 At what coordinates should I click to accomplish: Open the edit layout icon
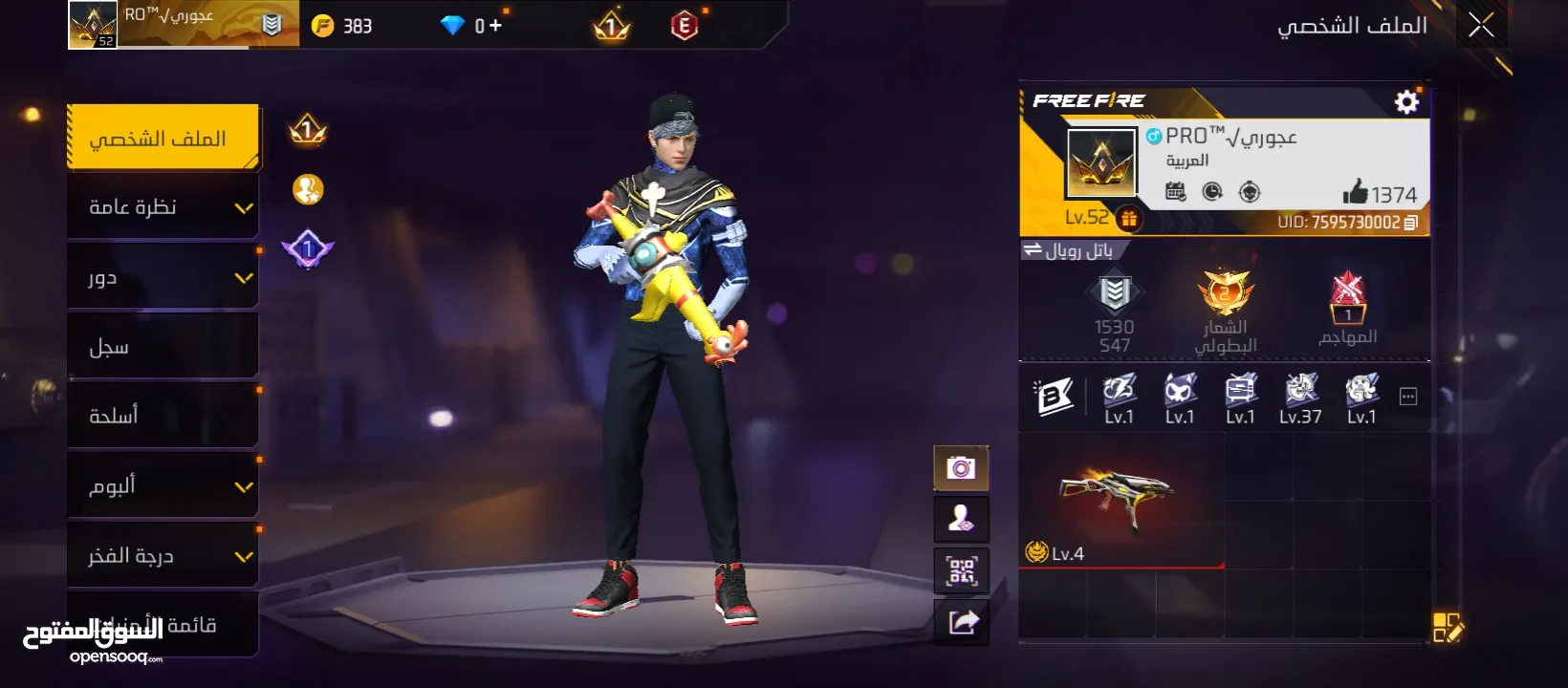[1448, 628]
